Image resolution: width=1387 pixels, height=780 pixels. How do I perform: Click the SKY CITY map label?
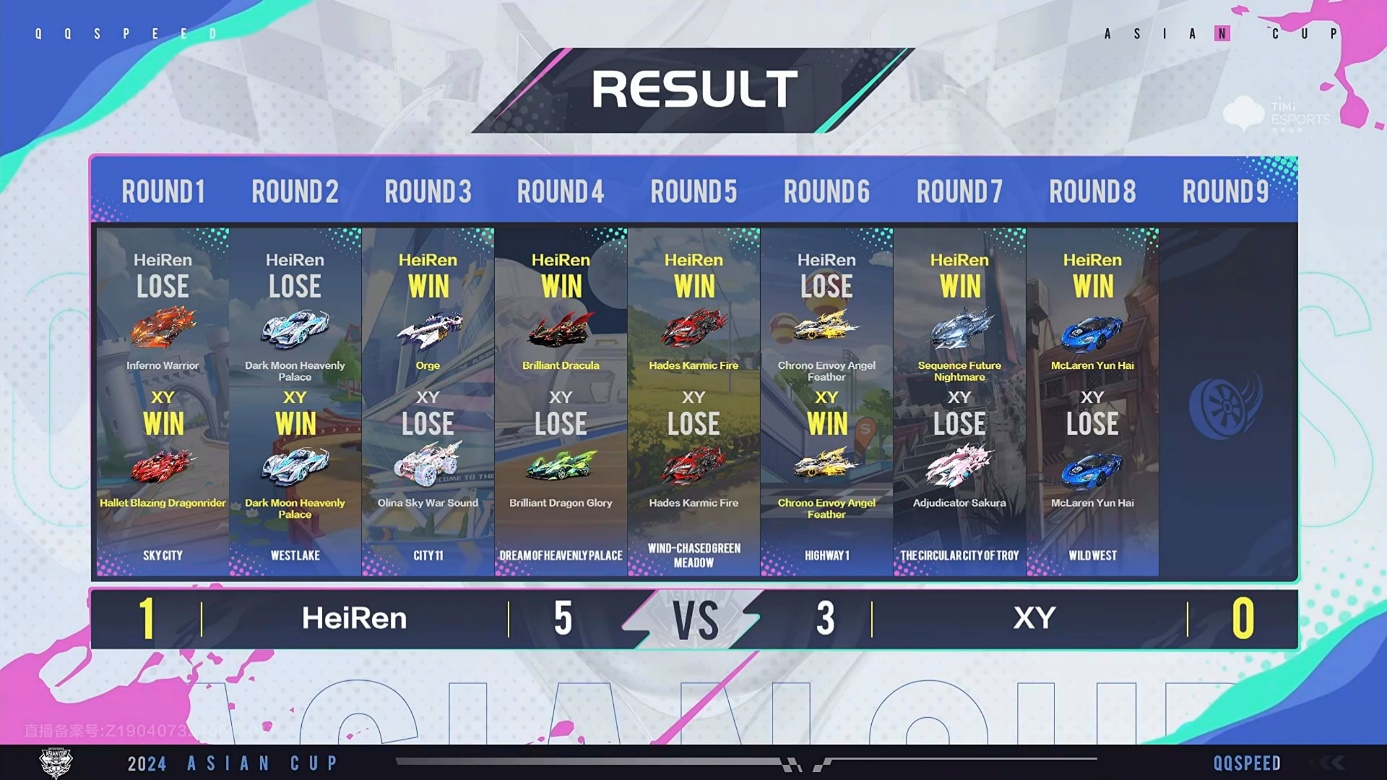tap(162, 555)
